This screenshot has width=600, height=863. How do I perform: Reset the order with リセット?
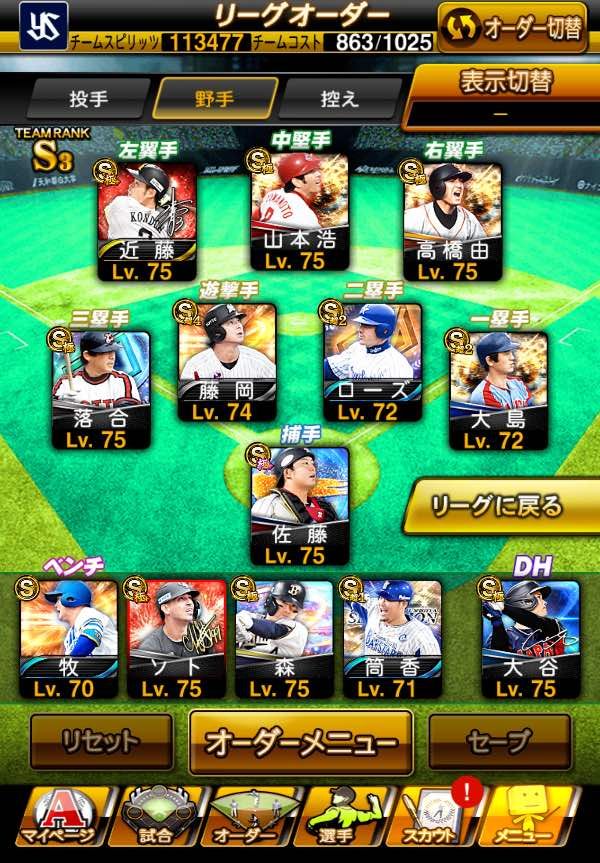point(100,742)
